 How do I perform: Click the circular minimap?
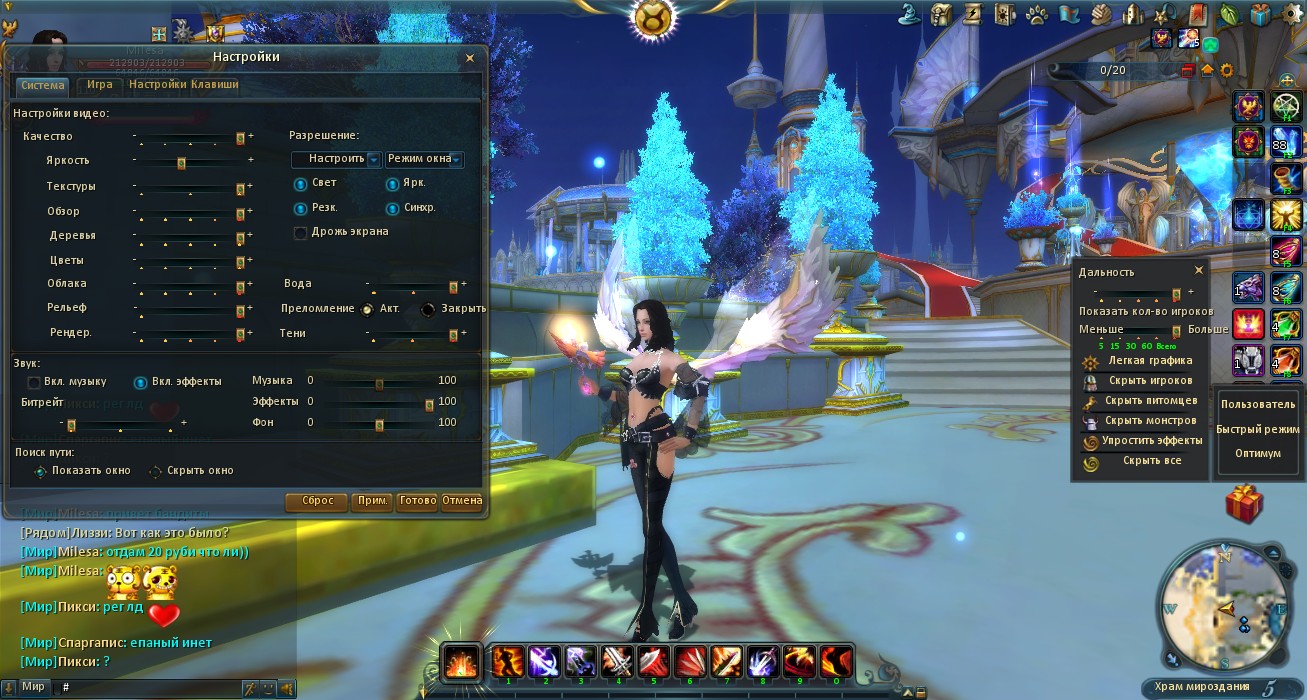pyautogui.click(x=1223, y=606)
